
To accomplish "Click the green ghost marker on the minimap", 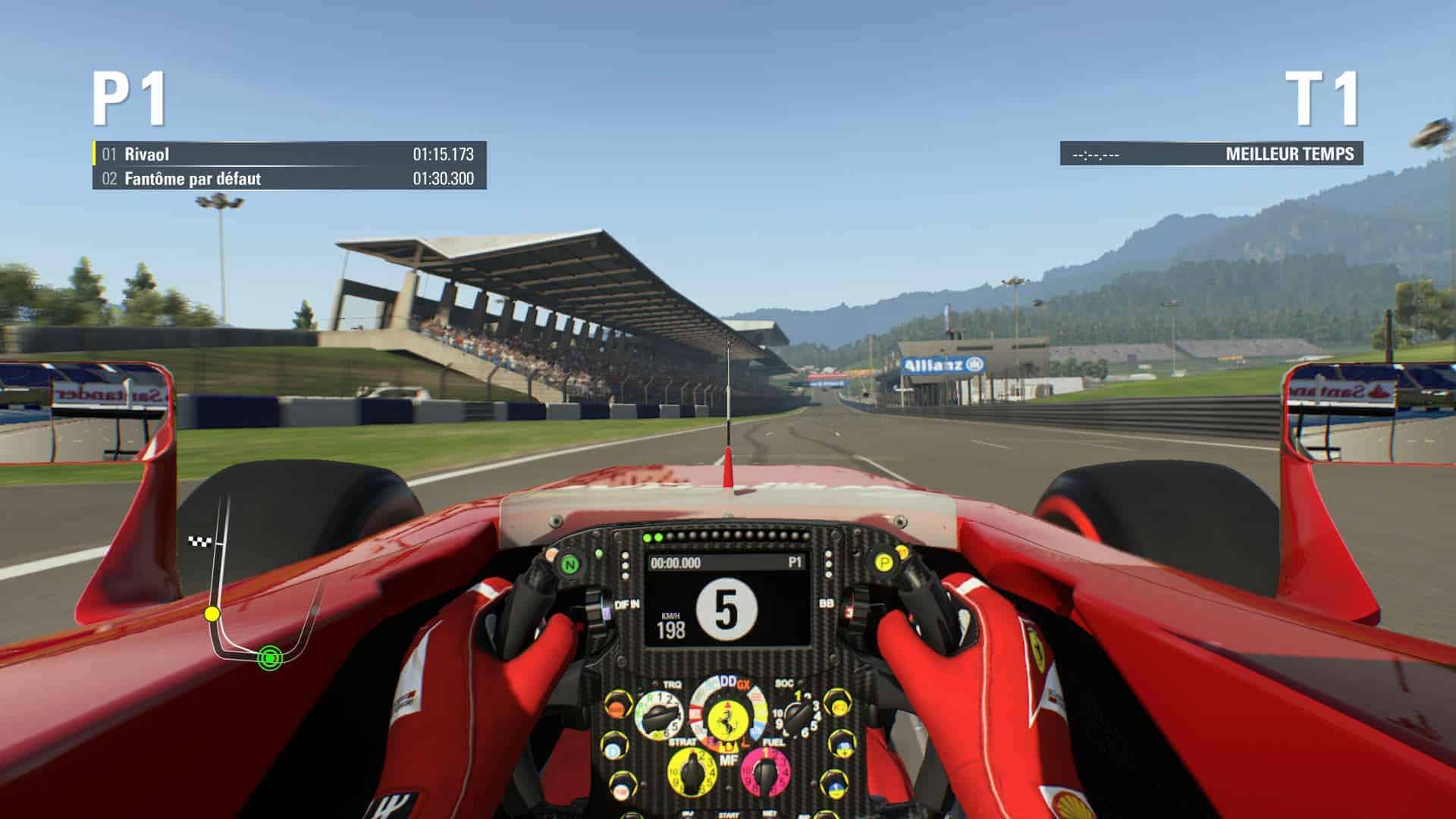I will pyautogui.click(x=268, y=657).
